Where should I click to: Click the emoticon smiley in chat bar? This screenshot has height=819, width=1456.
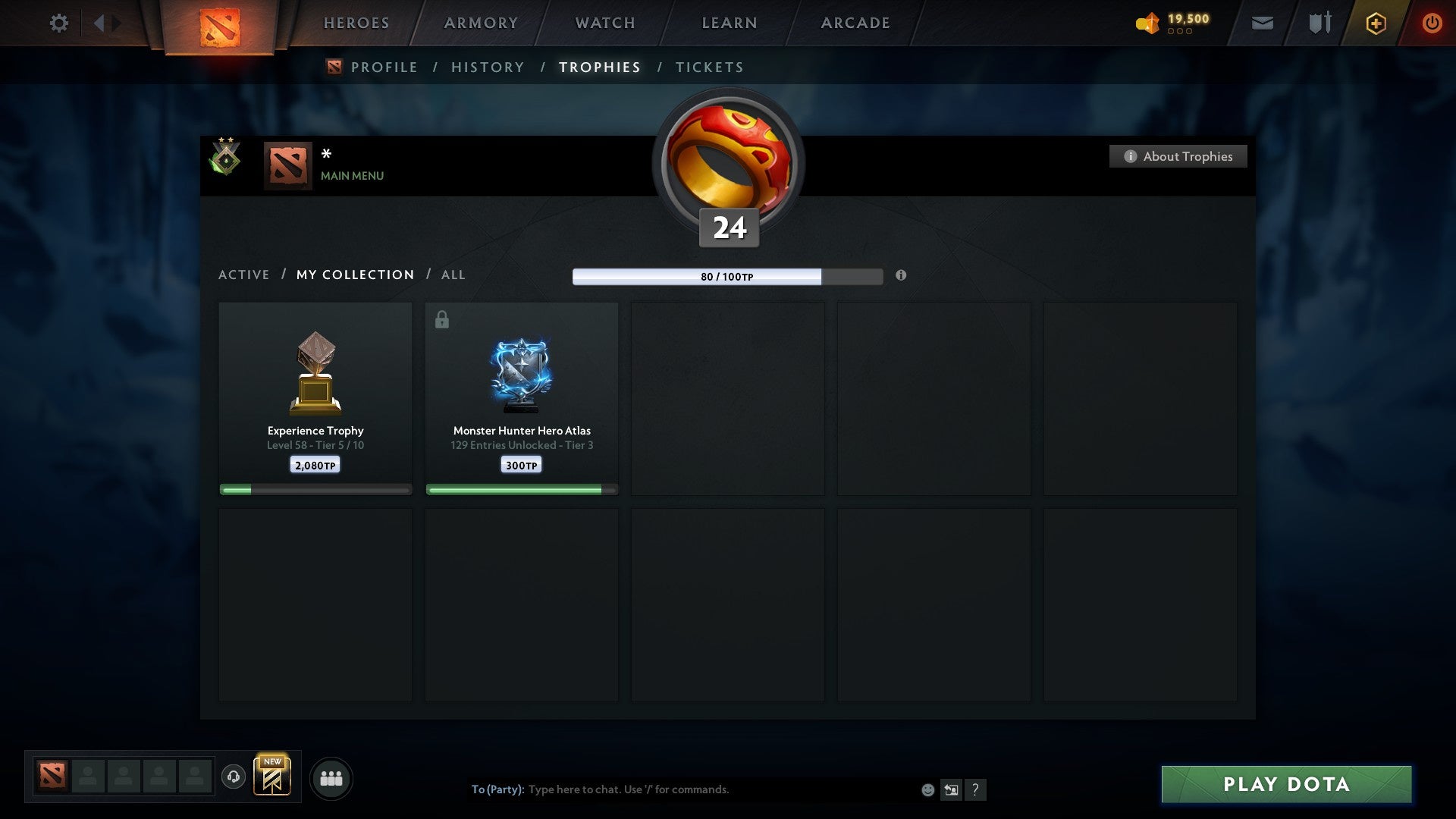tap(927, 789)
